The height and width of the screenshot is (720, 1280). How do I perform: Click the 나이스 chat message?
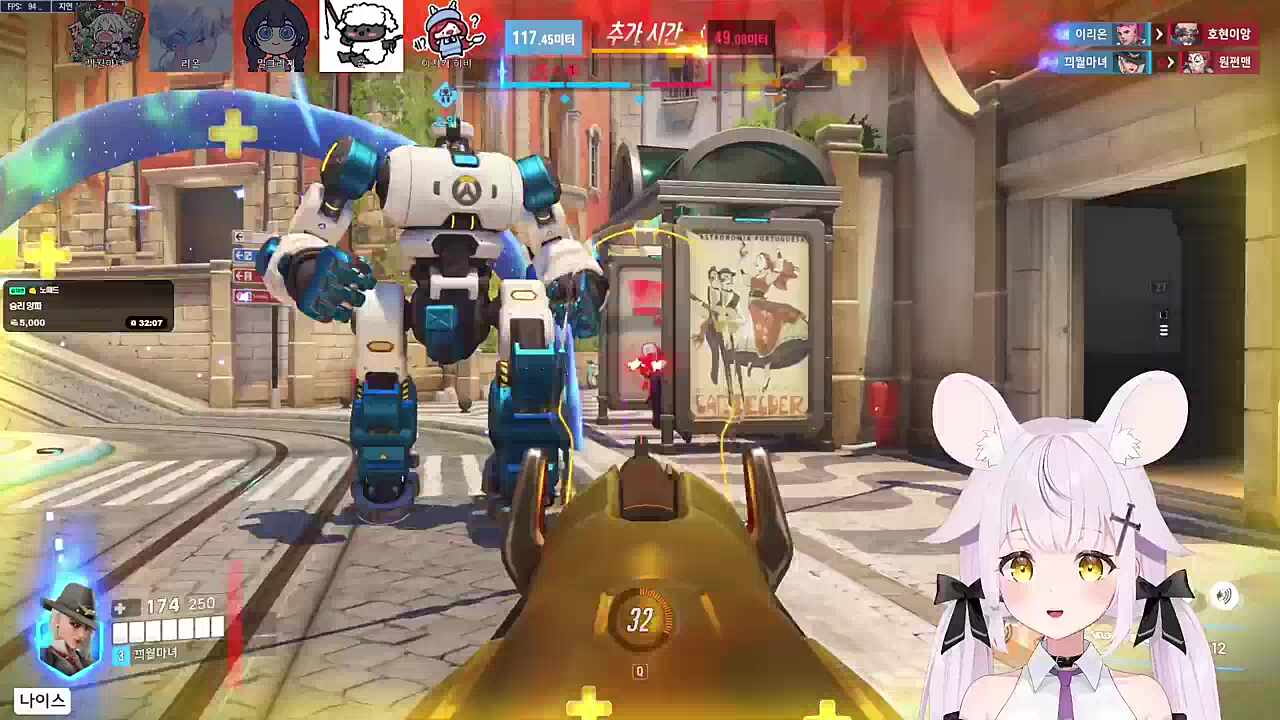(43, 701)
